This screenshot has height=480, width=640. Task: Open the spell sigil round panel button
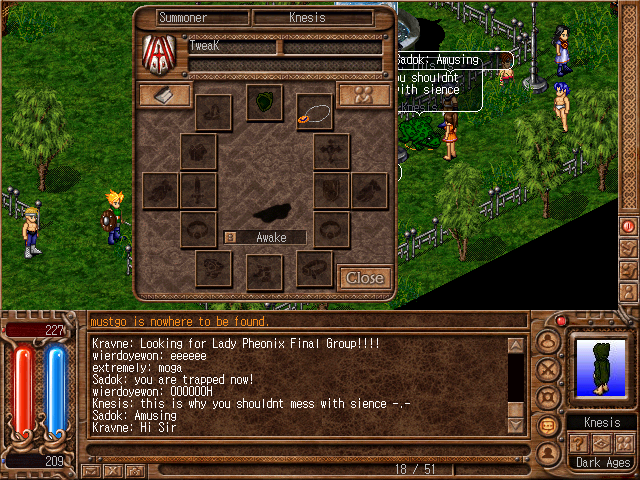pyautogui.click(x=547, y=397)
